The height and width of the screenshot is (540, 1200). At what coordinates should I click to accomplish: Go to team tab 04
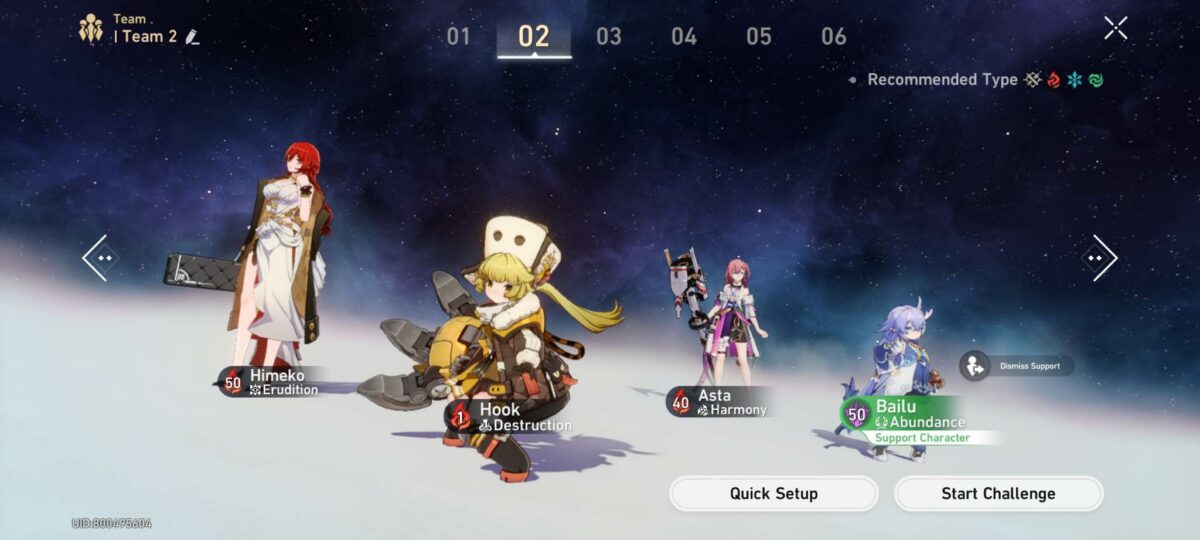(683, 37)
